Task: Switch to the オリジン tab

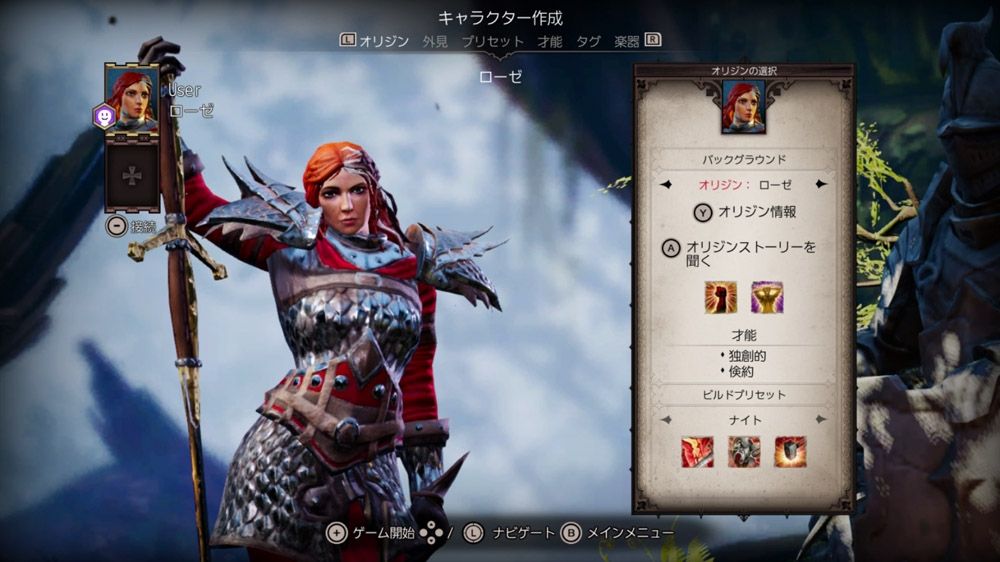Action: click(x=384, y=41)
